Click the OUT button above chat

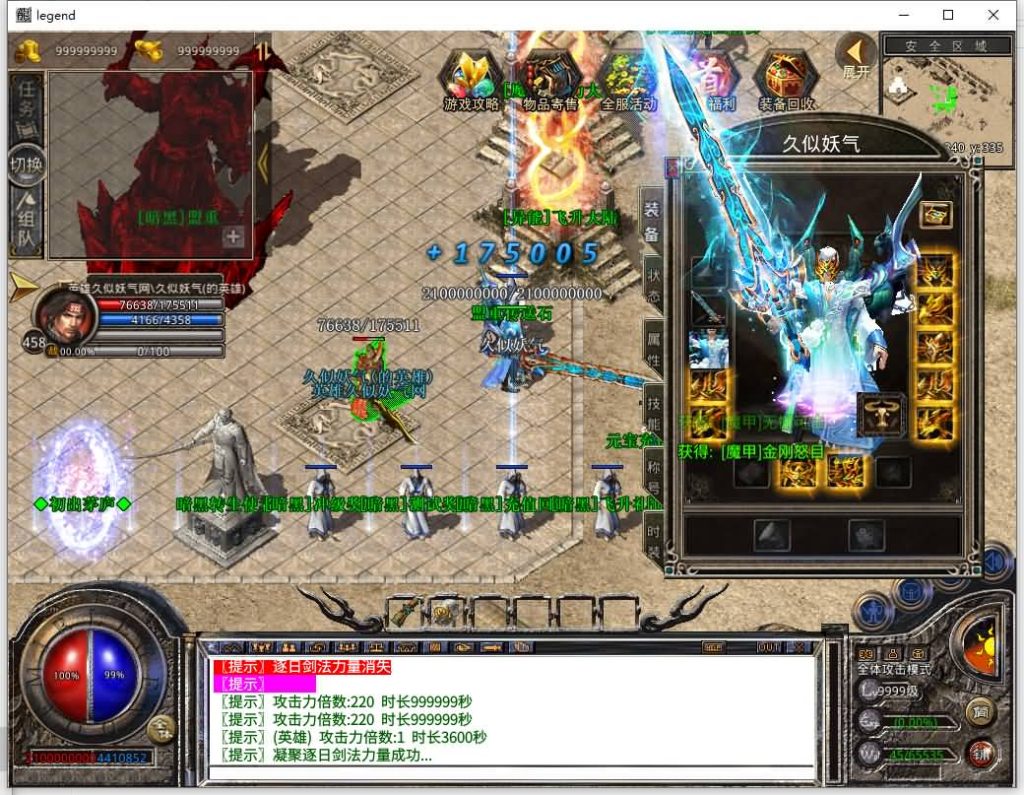click(769, 647)
